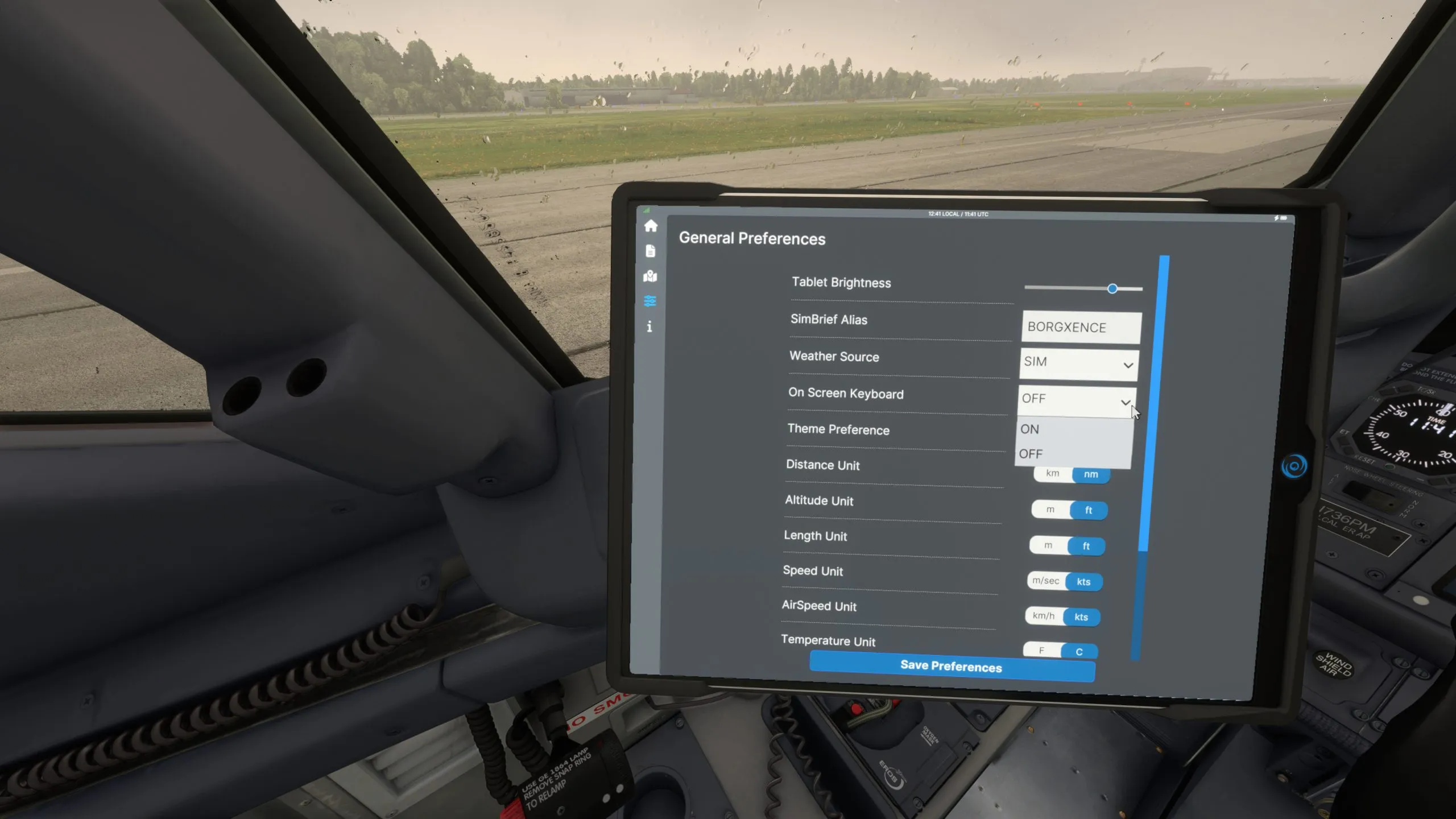Save Preferences on the tablet
Viewport: 1456px width, 819px height.
[x=952, y=666]
